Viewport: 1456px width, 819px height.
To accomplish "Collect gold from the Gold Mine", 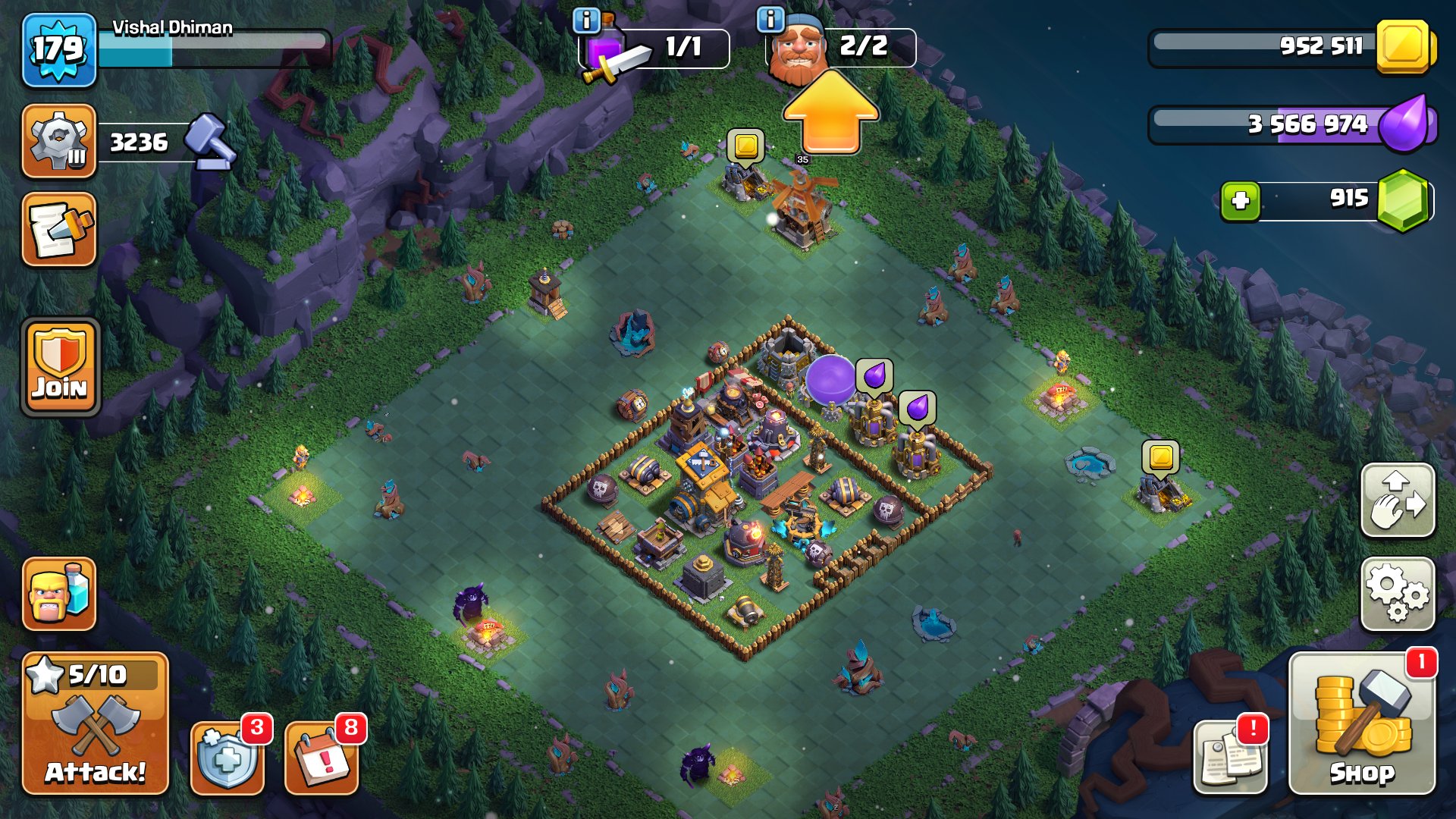I will tap(747, 144).
